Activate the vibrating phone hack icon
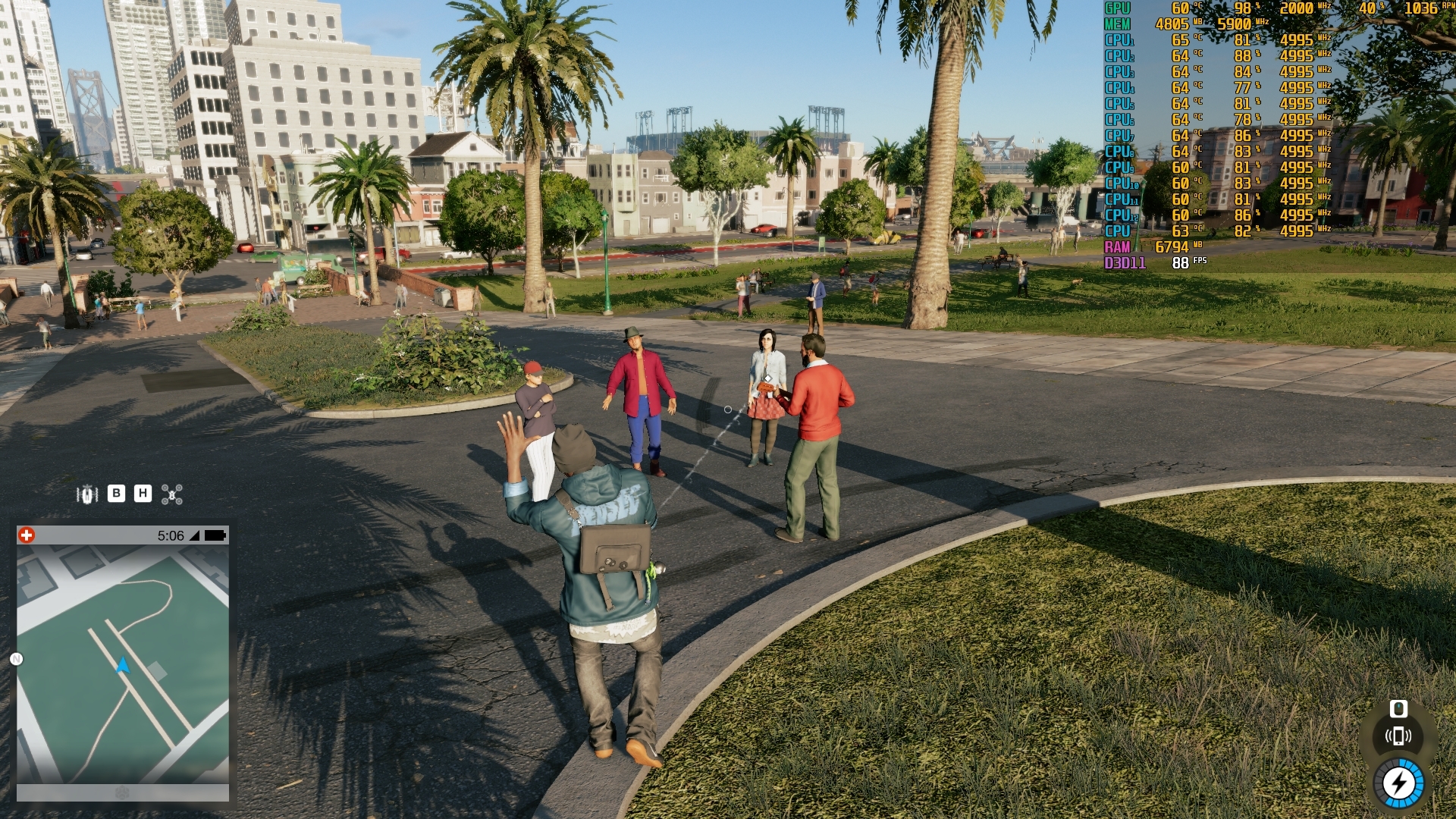This screenshot has width=1456, height=819. point(1398,736)
